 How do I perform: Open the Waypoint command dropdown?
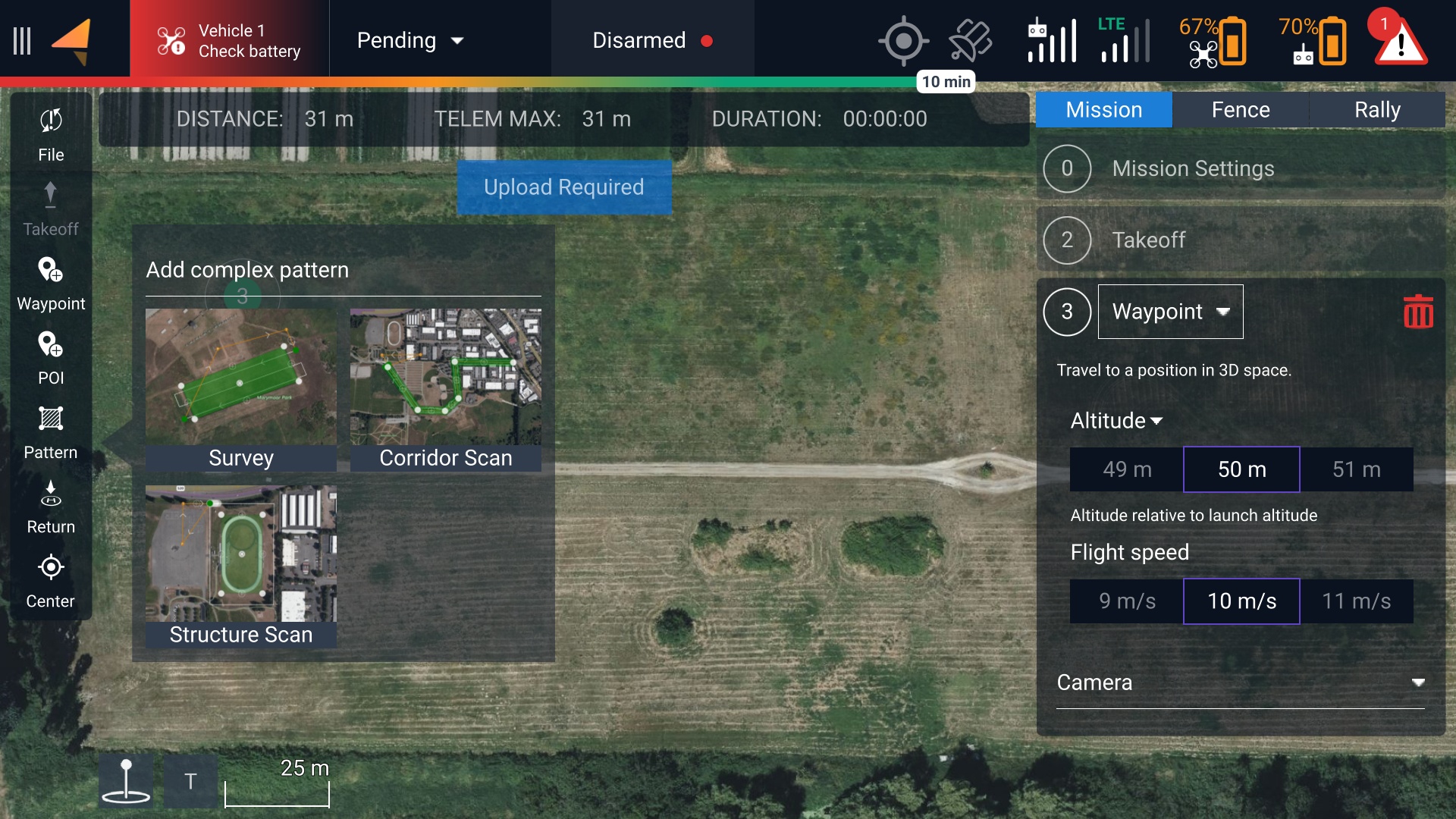(1170, 312)
